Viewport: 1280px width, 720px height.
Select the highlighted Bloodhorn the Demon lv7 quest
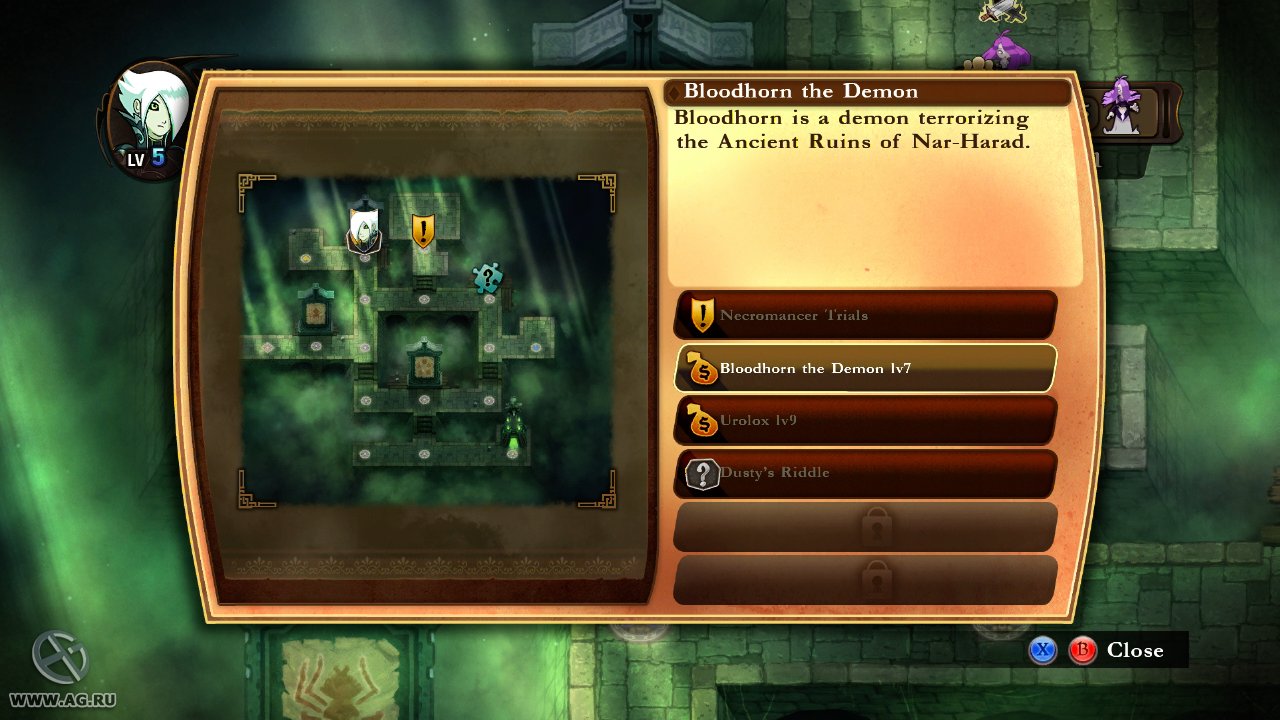(x=865, y=367)
